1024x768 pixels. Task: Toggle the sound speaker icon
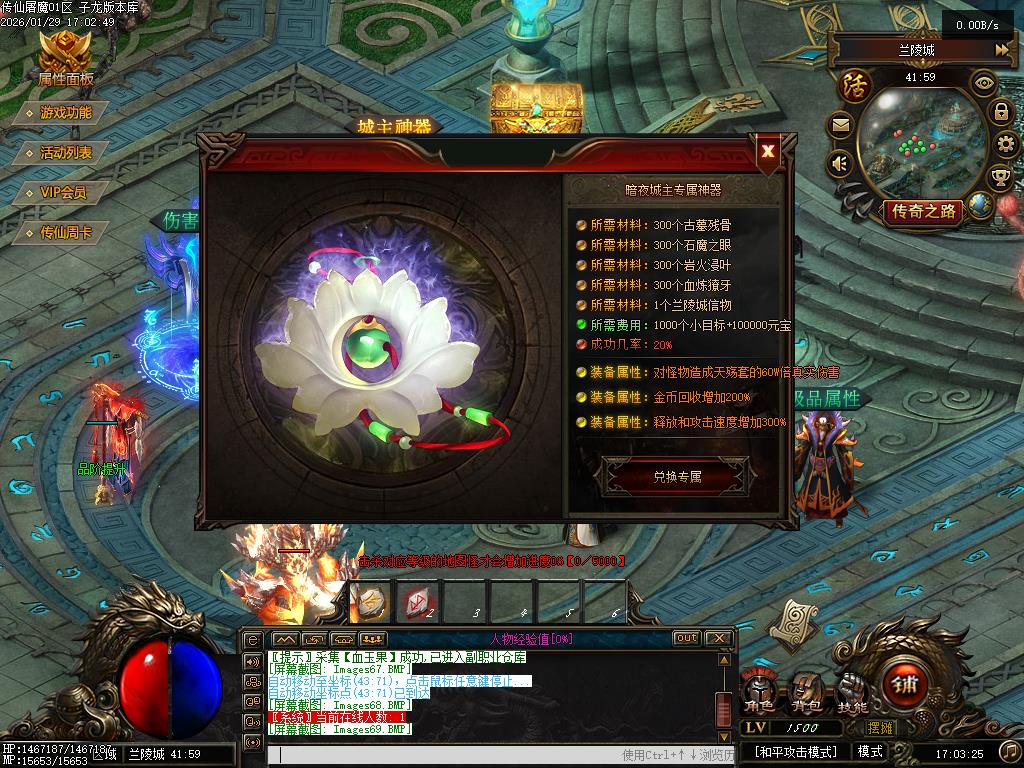[x=840, y=163]
